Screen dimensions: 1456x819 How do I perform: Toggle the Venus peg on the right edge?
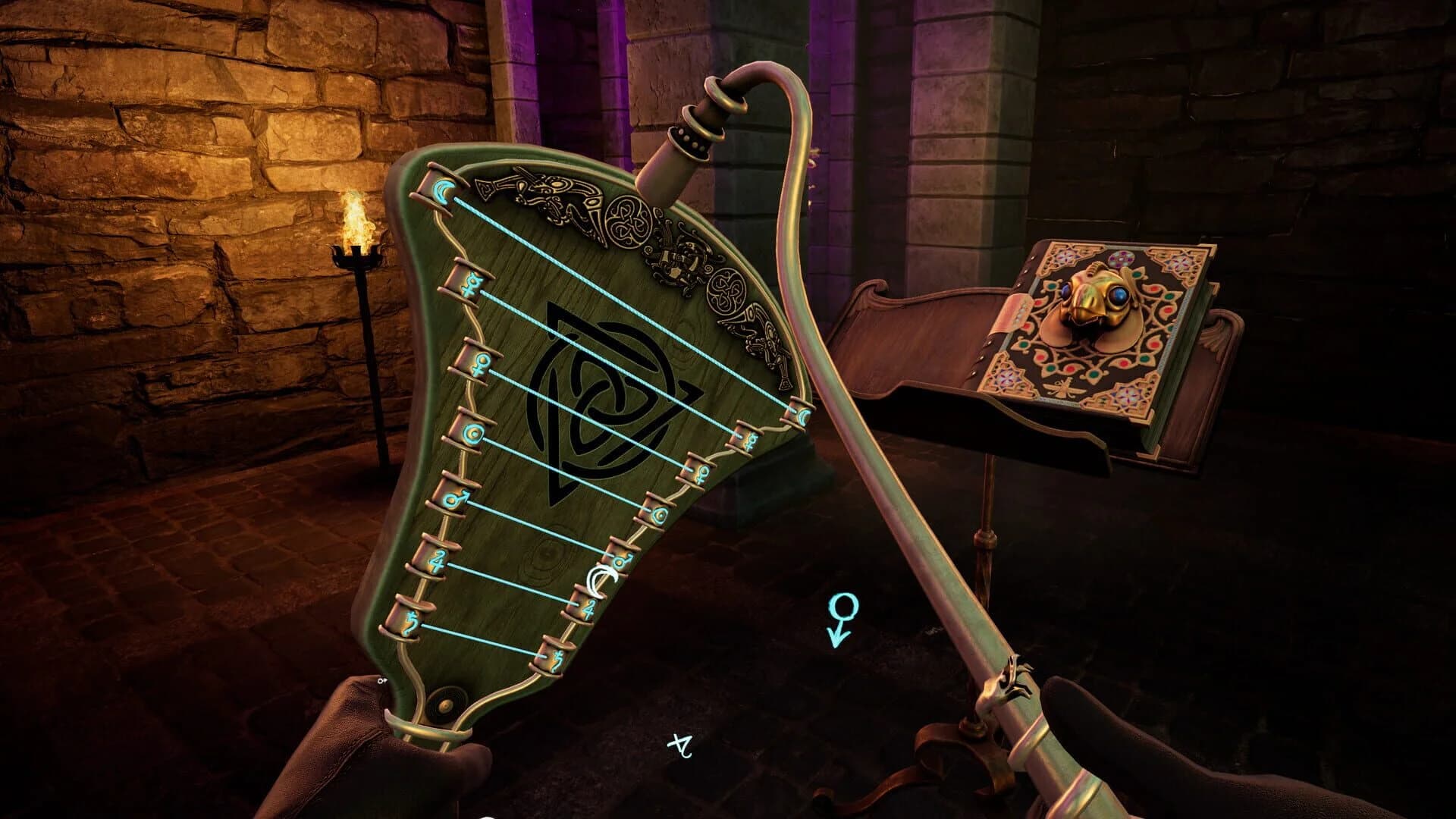tap(703, 473)
